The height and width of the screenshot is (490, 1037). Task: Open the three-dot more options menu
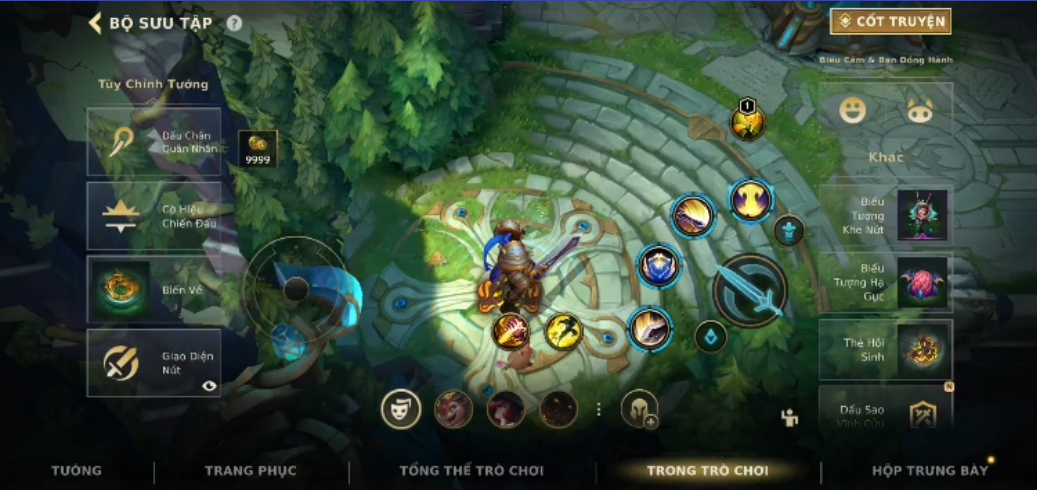click(x=599, y=409)
